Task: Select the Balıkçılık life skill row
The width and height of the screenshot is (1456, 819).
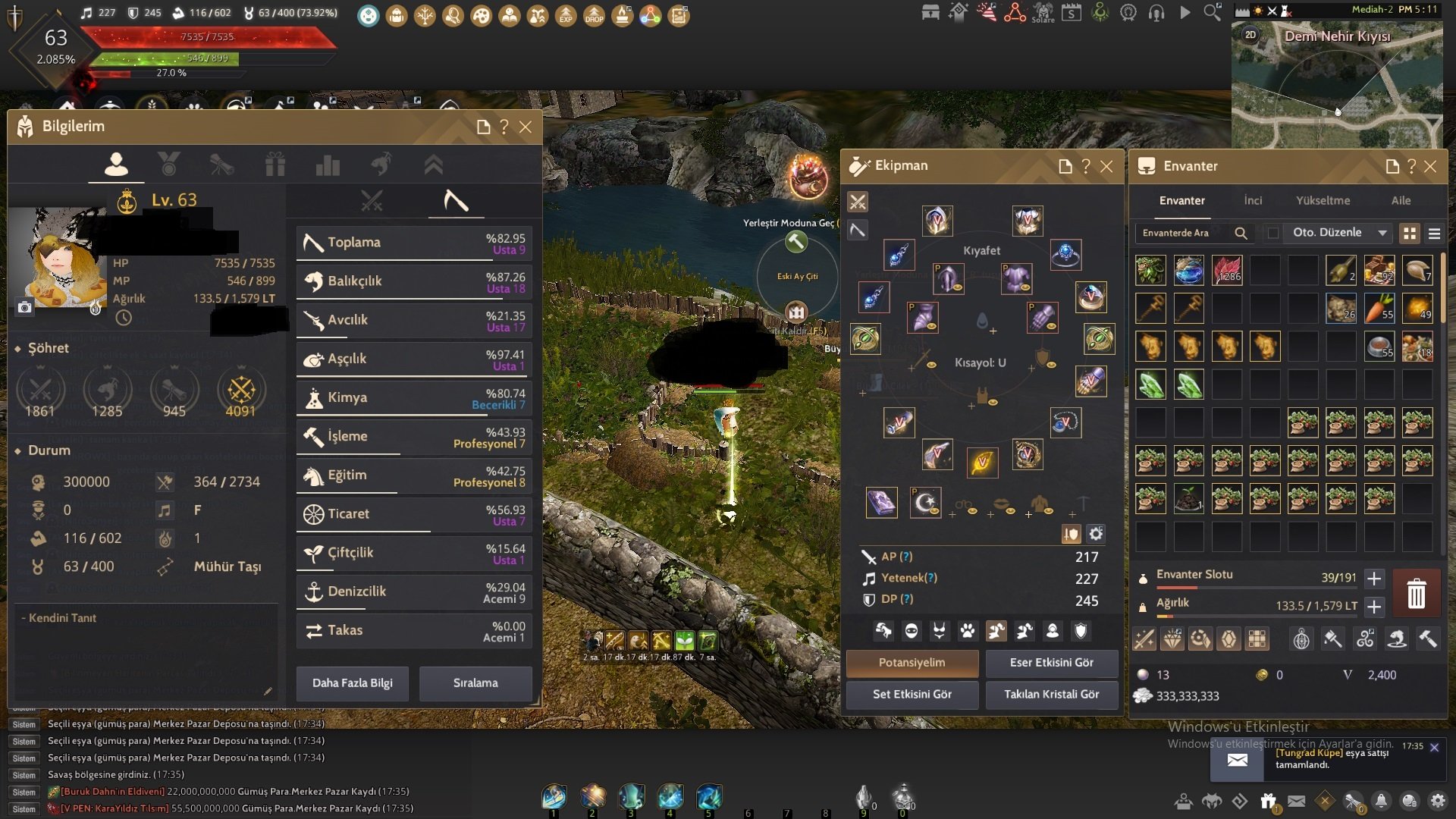Action: tap(414, 281)
